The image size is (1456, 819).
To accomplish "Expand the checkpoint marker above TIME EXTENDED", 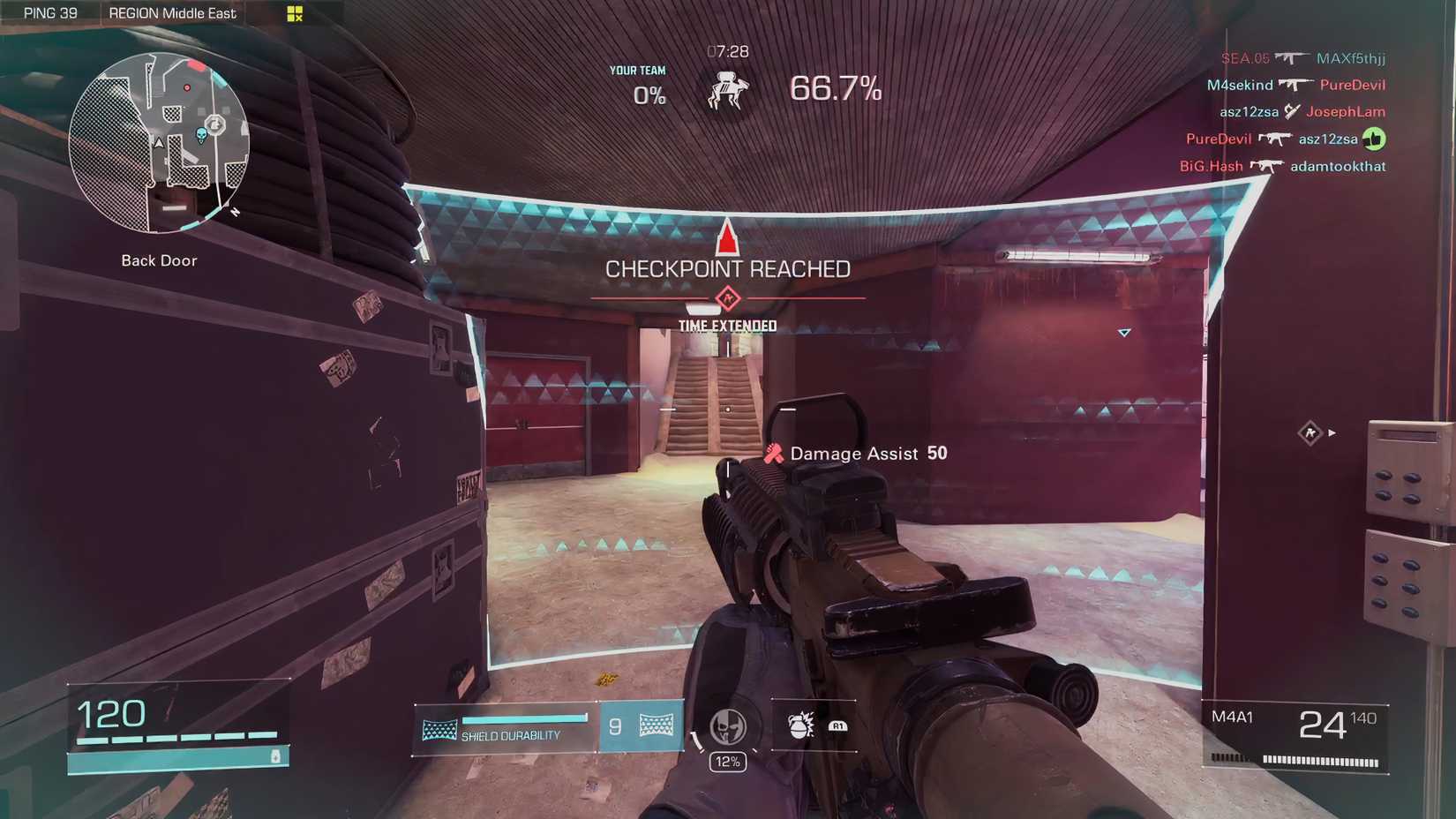I will tap(727, 298).
